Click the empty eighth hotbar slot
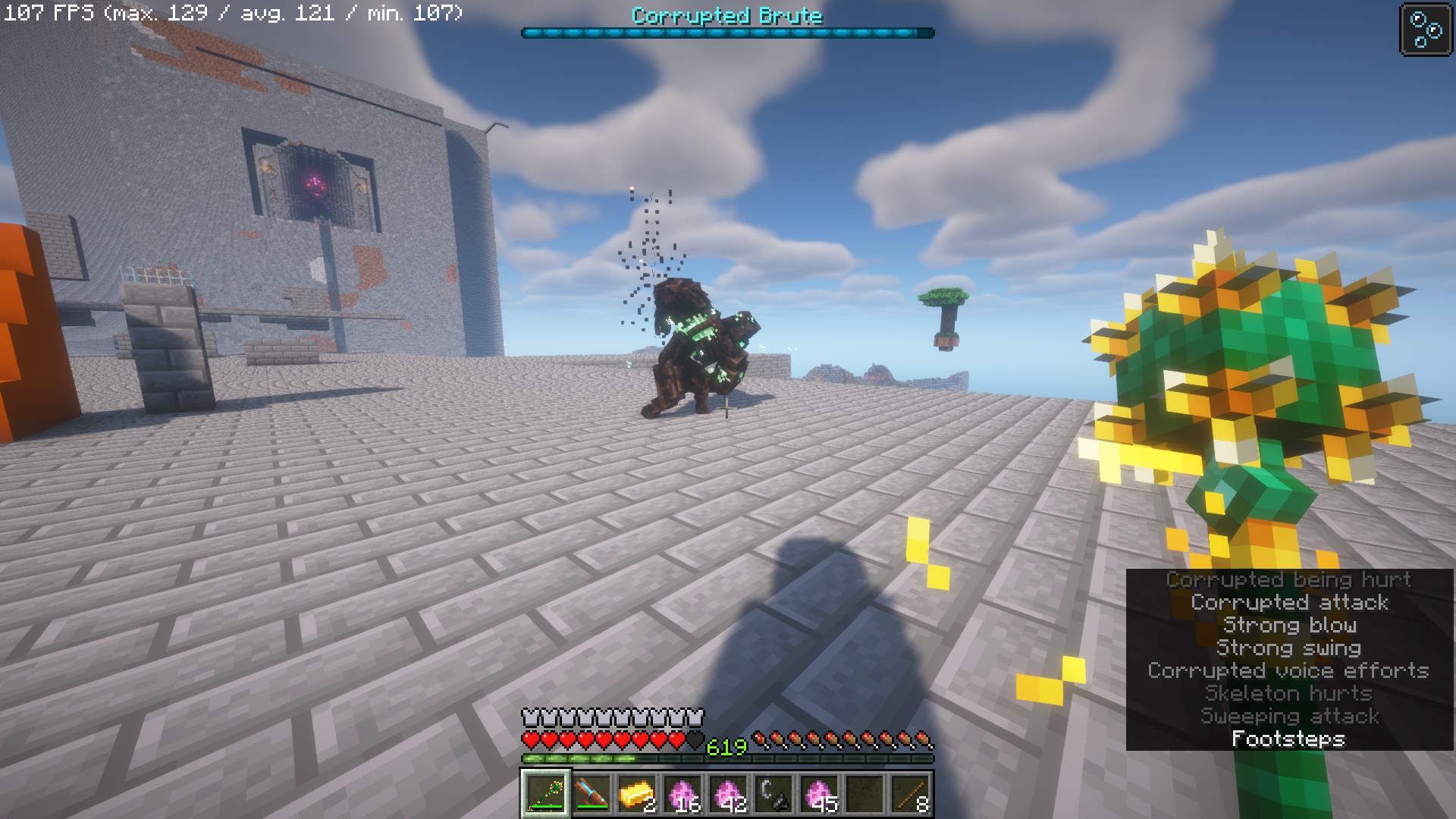This screenshot has height=819, width=1456. tap(863, 794)
